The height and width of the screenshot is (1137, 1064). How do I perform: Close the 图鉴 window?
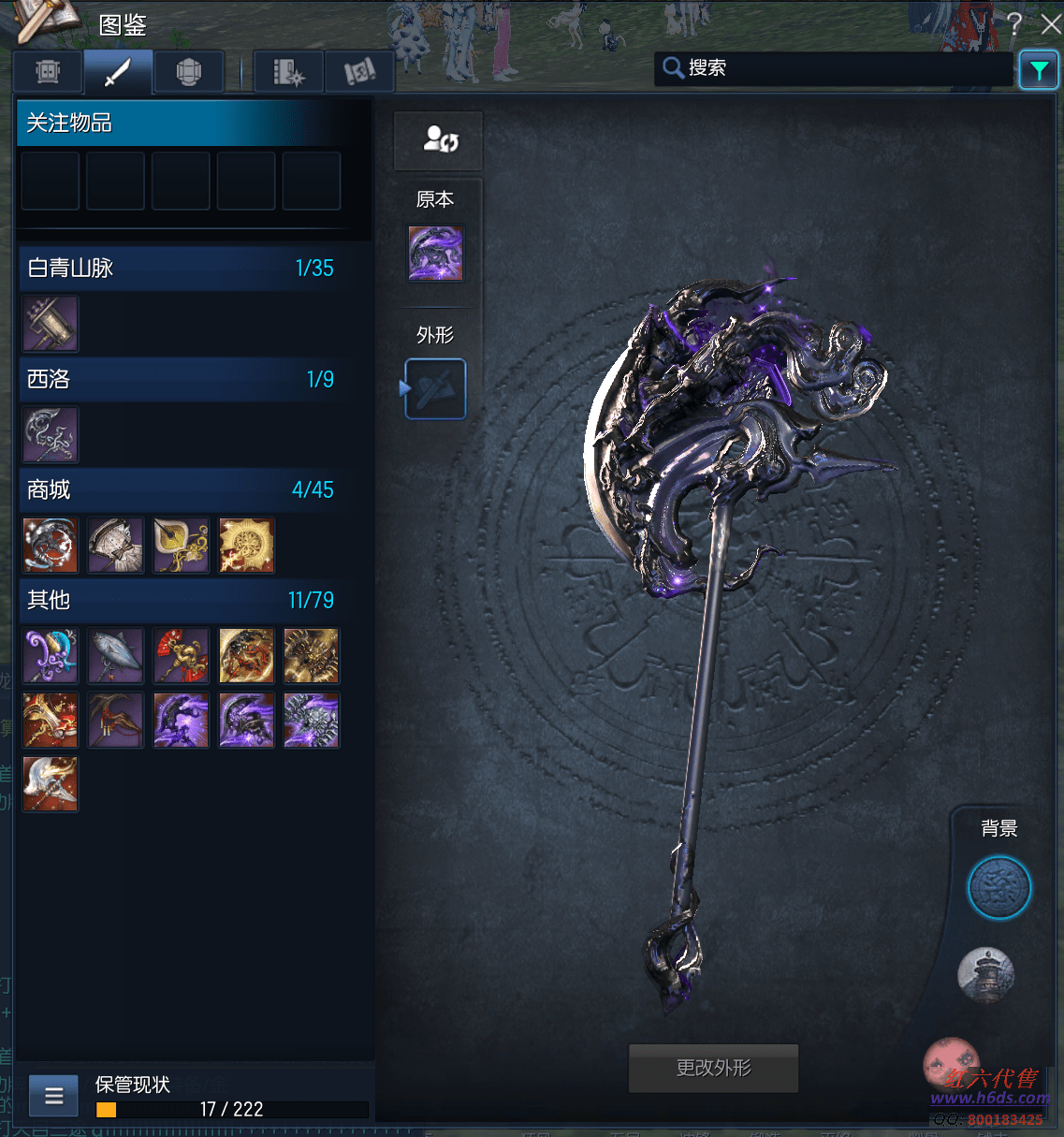(x=1051, y=24)
